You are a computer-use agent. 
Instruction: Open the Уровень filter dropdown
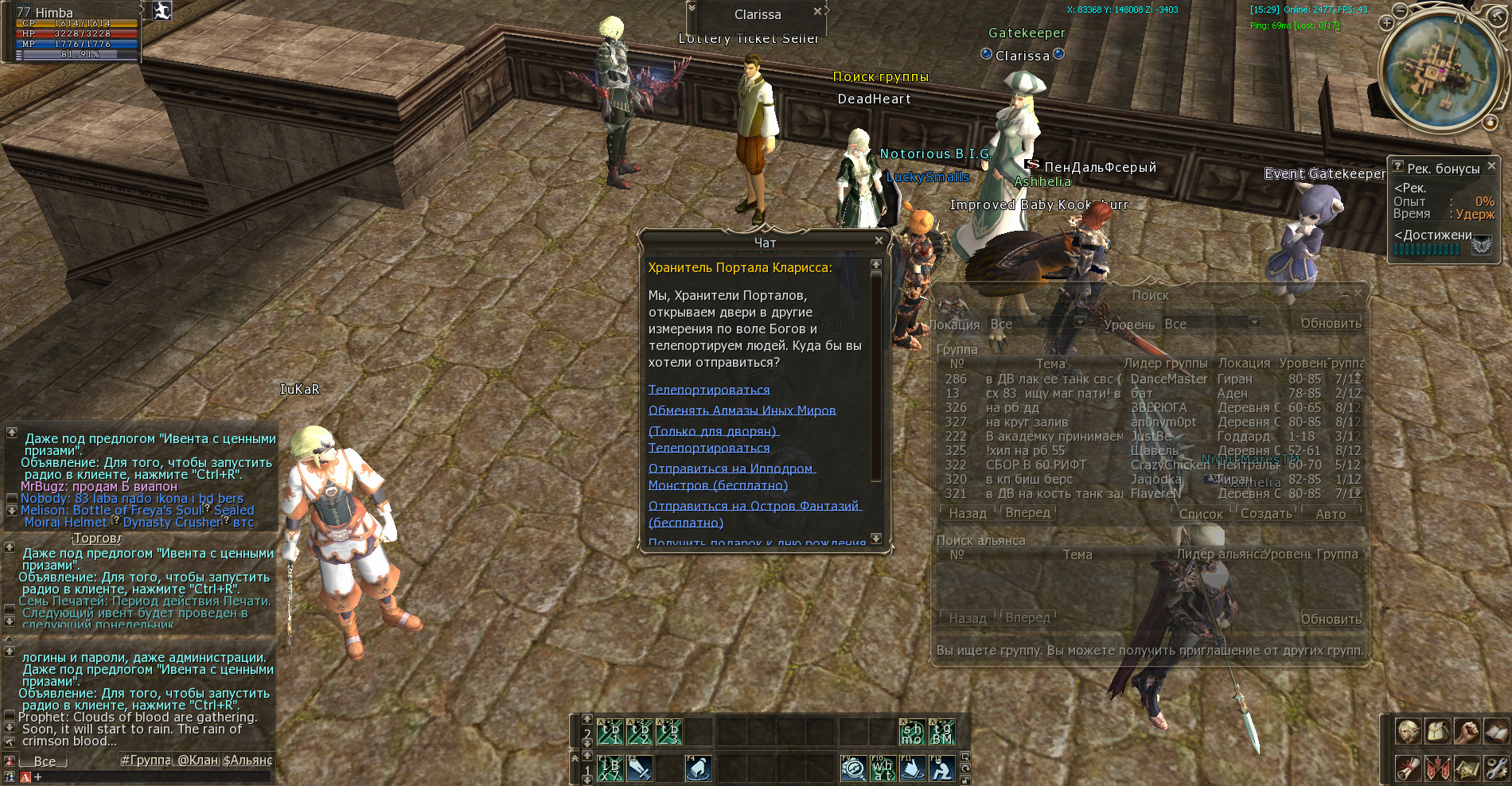tap(1254, 322)
